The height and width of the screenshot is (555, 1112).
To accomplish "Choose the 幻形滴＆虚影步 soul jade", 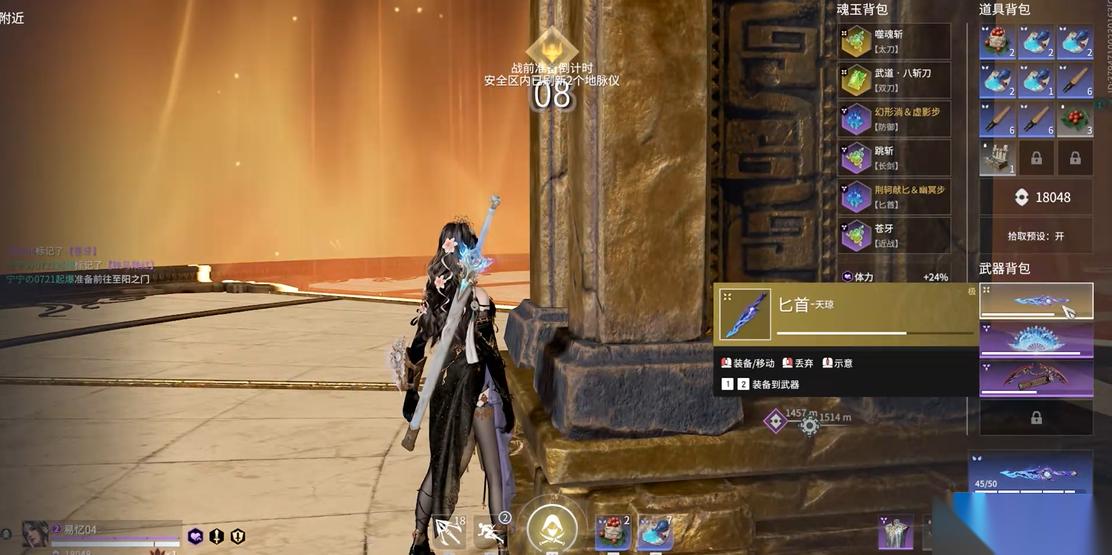I will [x=894, y=119].
